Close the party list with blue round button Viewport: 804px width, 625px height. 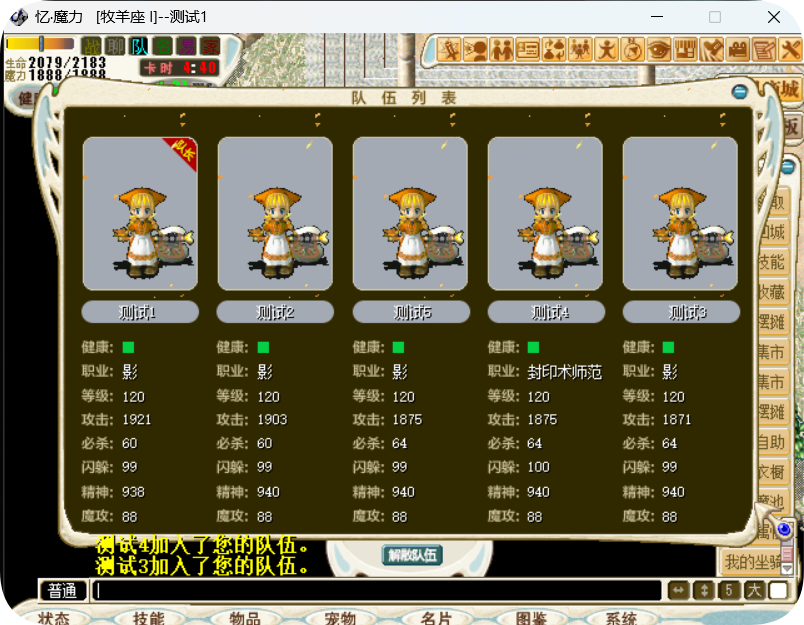[x=739, y=92]
